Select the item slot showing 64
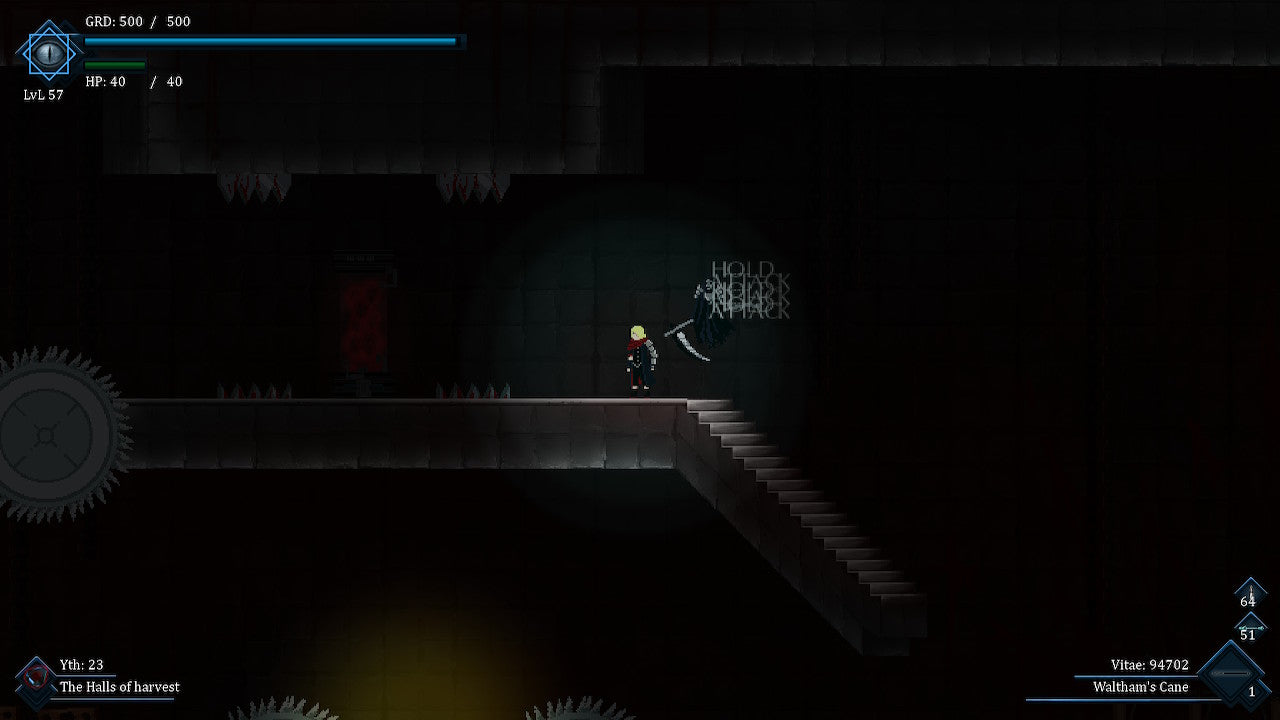The height and width of the screenshot is (720, 1280). [x=1249, y=595]
